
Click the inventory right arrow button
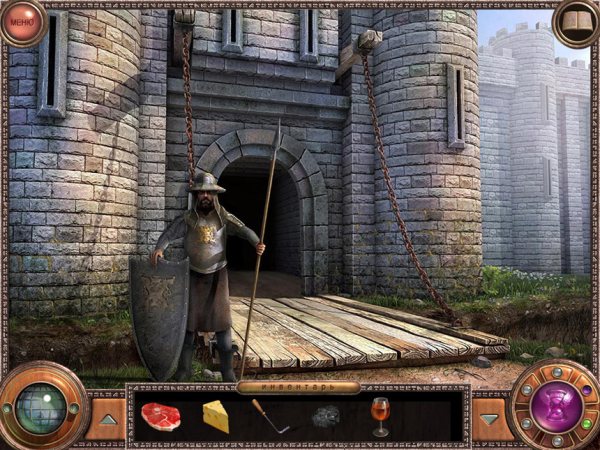click(490, 418)
